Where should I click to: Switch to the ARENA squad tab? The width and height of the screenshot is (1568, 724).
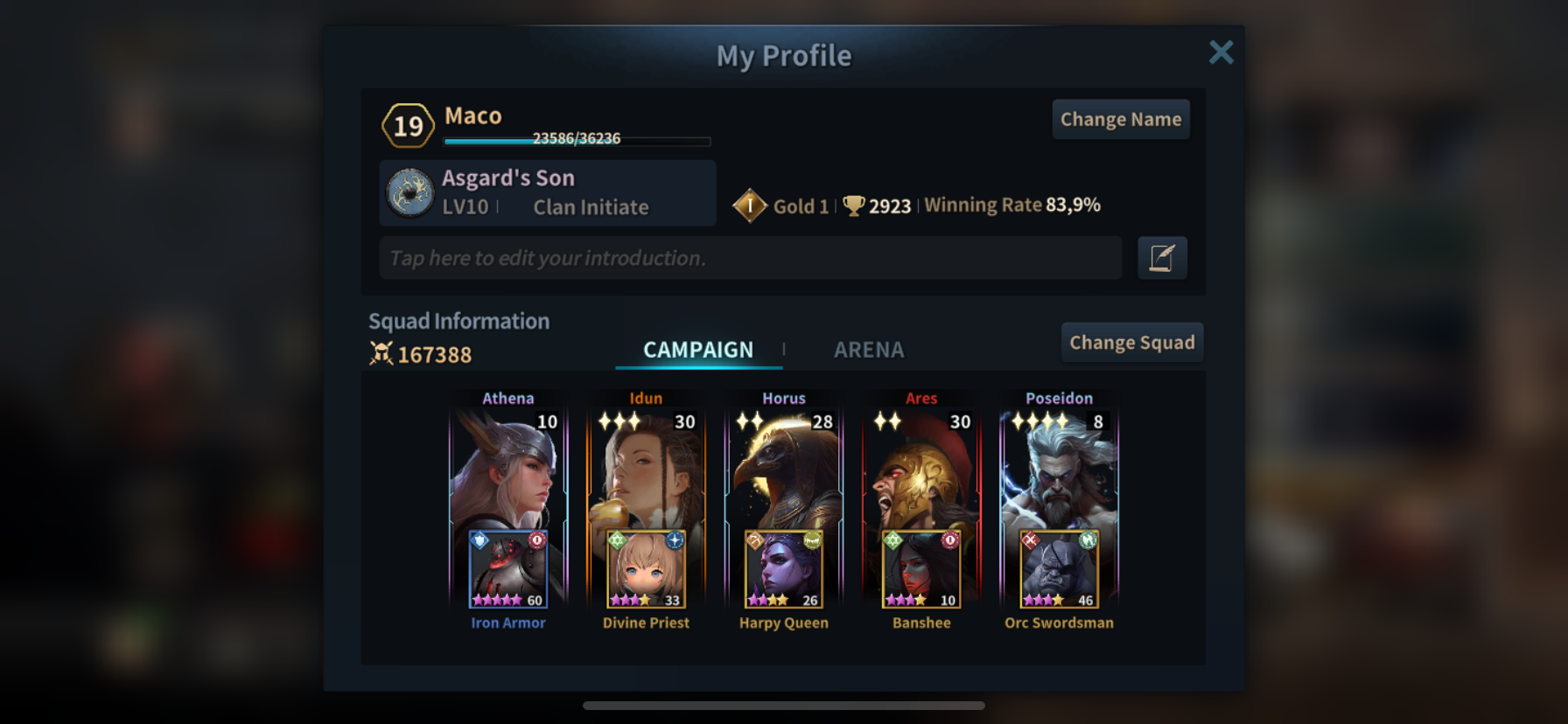point(868,350)
